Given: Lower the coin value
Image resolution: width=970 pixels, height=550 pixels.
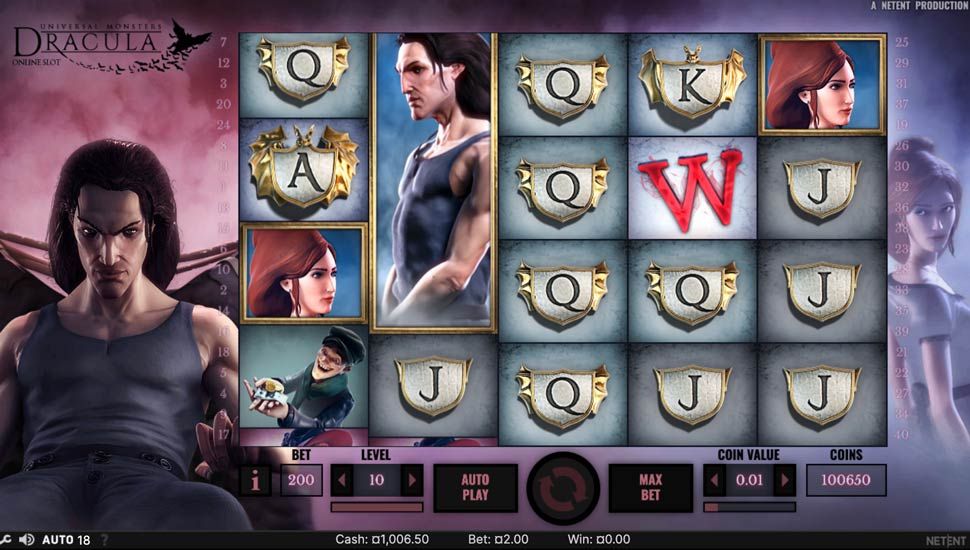Looking at the screenshot, I should [715, 480].
